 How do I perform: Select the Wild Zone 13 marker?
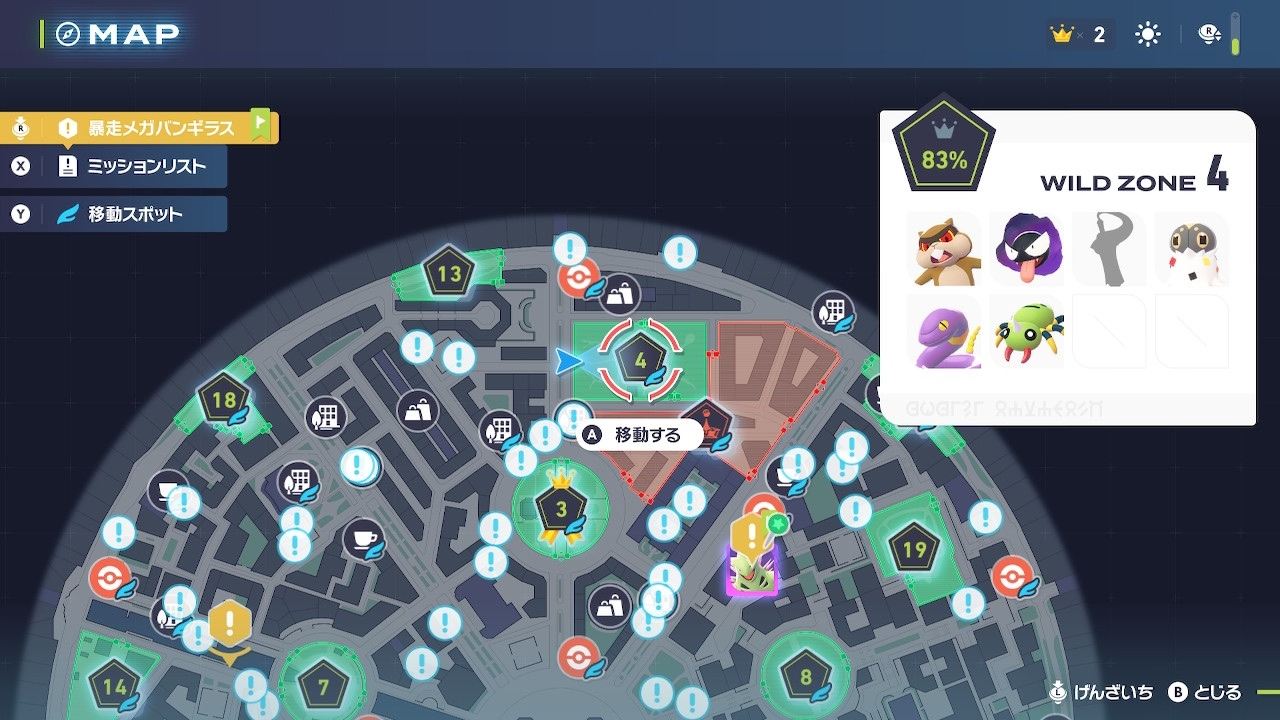coord(449,273)
